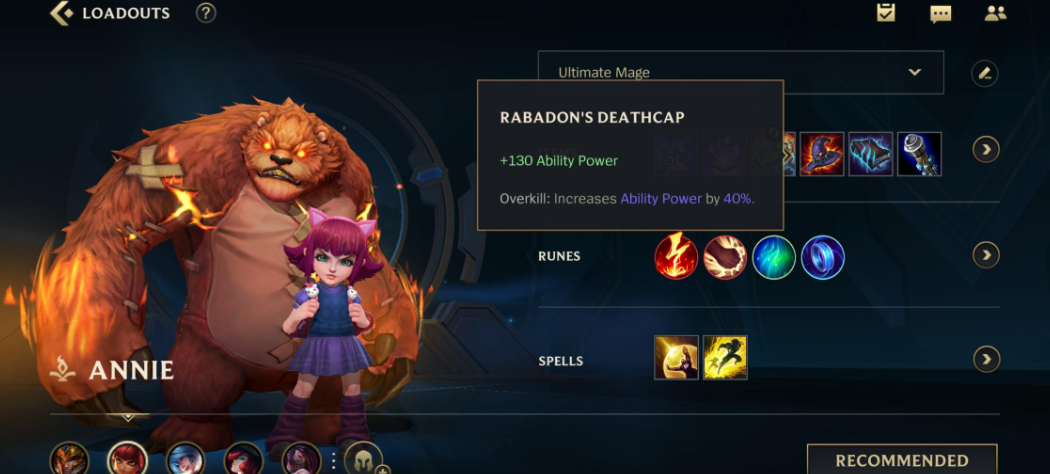
Task: Open the runes section arrow
Action: 986,255
